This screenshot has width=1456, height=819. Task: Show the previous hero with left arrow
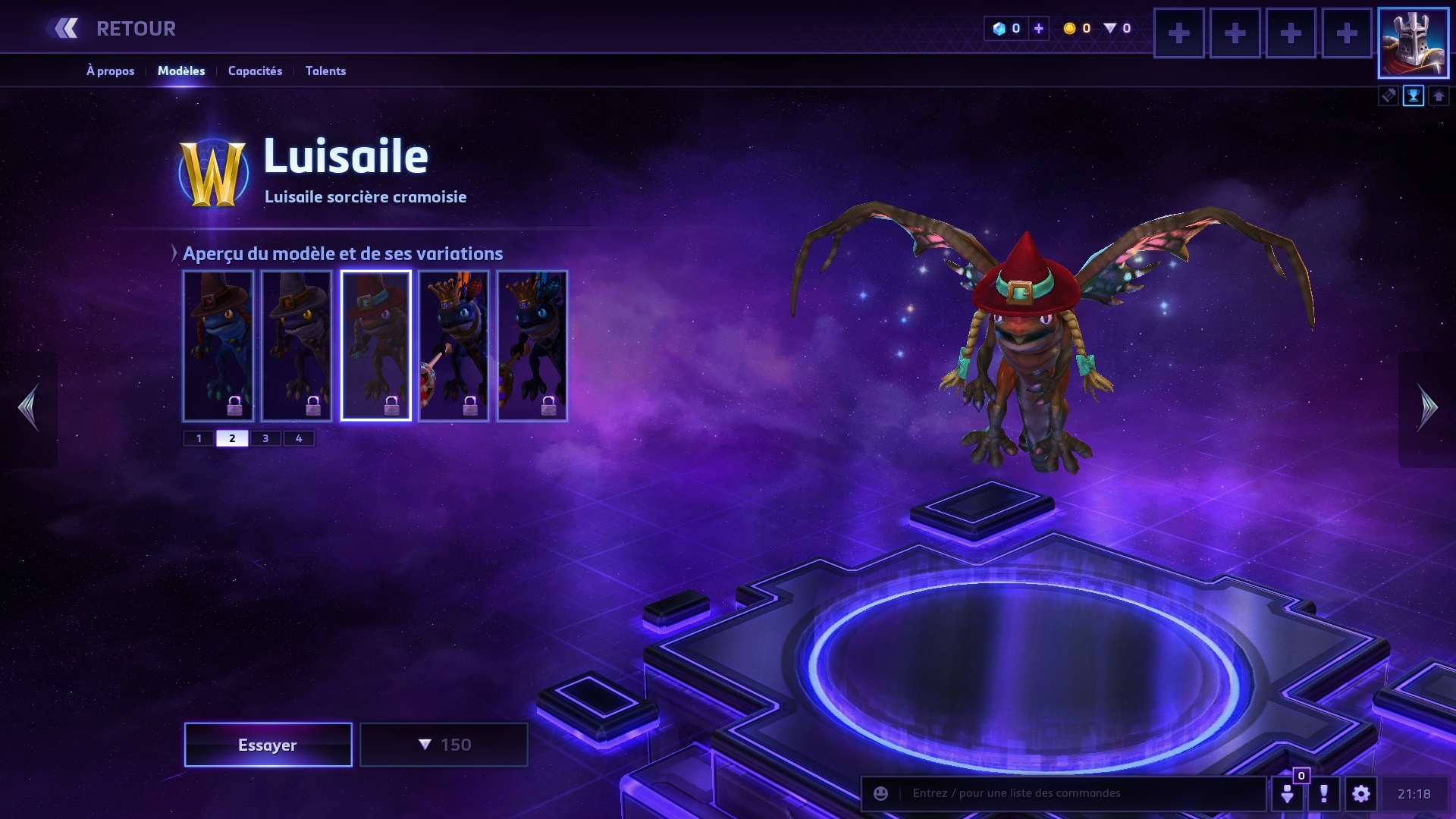[29, 408]
